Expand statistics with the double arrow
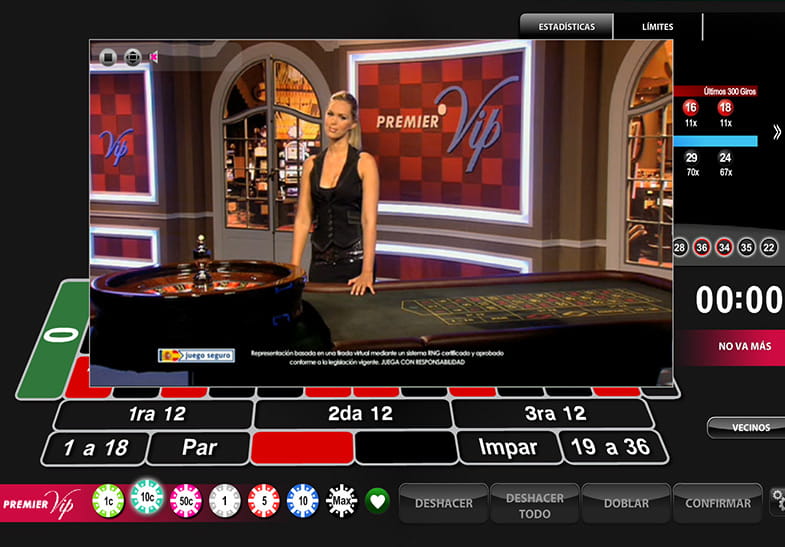 tap(777, 132)
